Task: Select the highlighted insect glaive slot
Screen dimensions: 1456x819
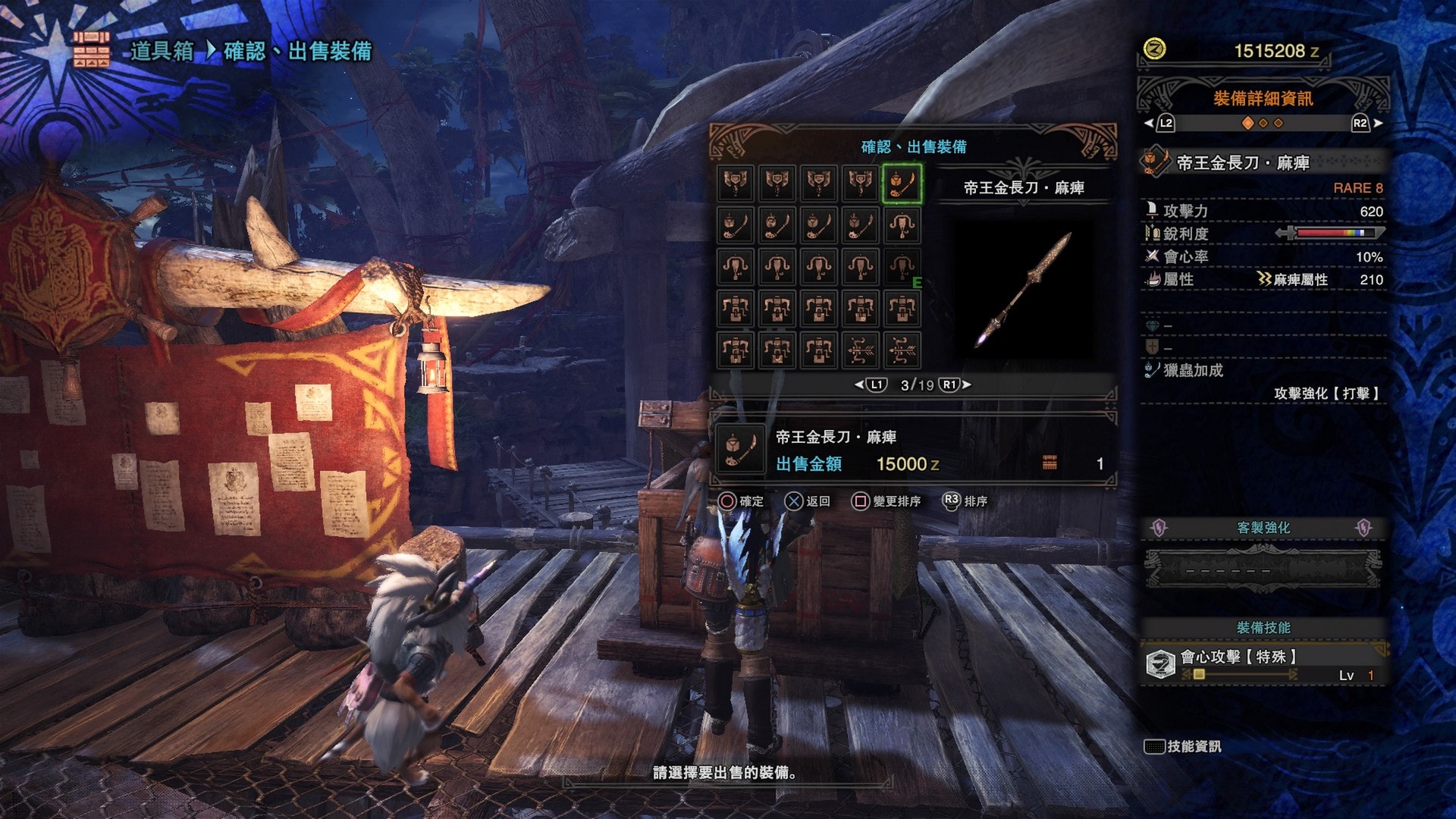Action: pyautogui.click(x=902, y=184)
